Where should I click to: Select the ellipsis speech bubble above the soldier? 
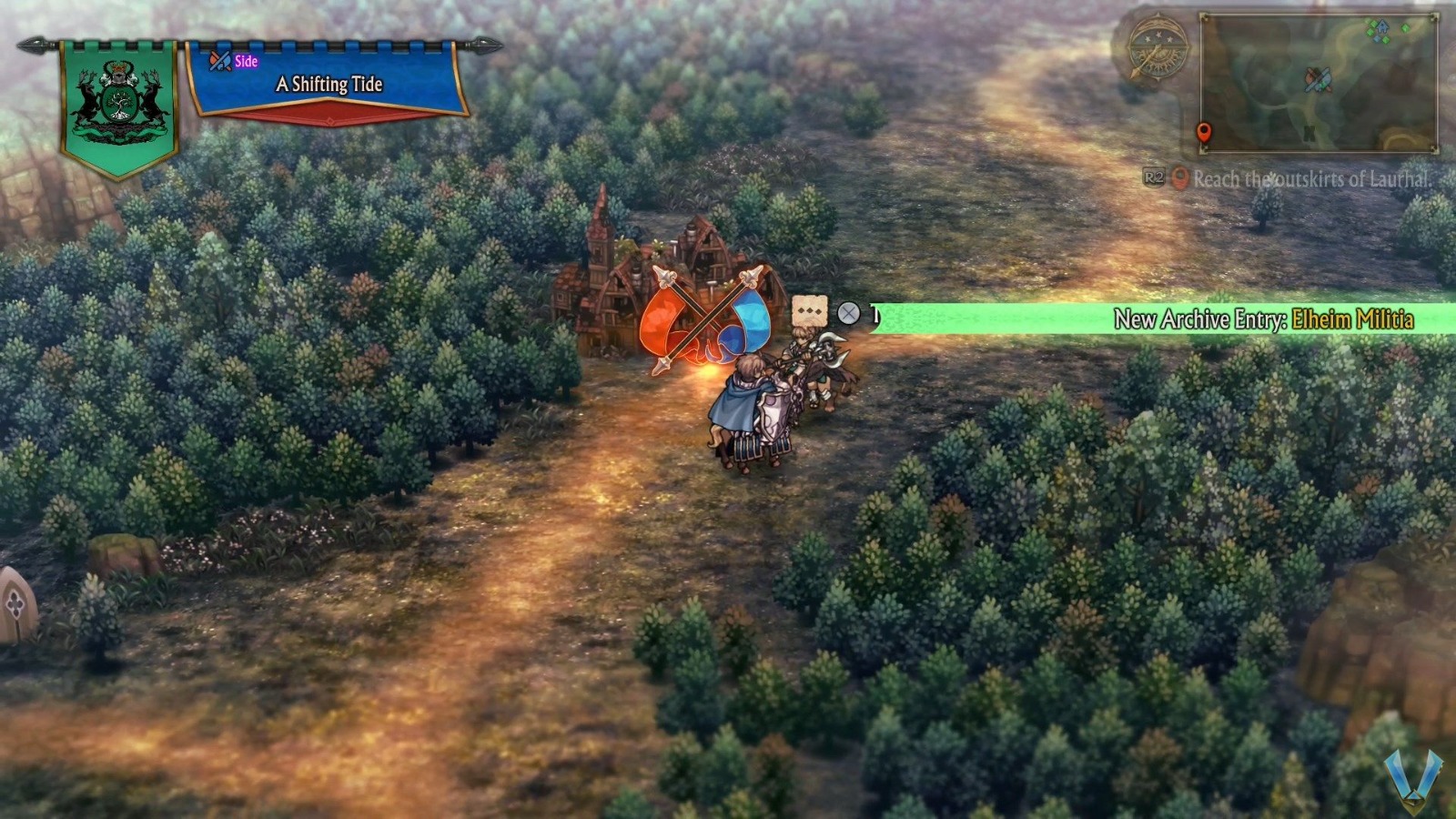[x=808, y=310]
